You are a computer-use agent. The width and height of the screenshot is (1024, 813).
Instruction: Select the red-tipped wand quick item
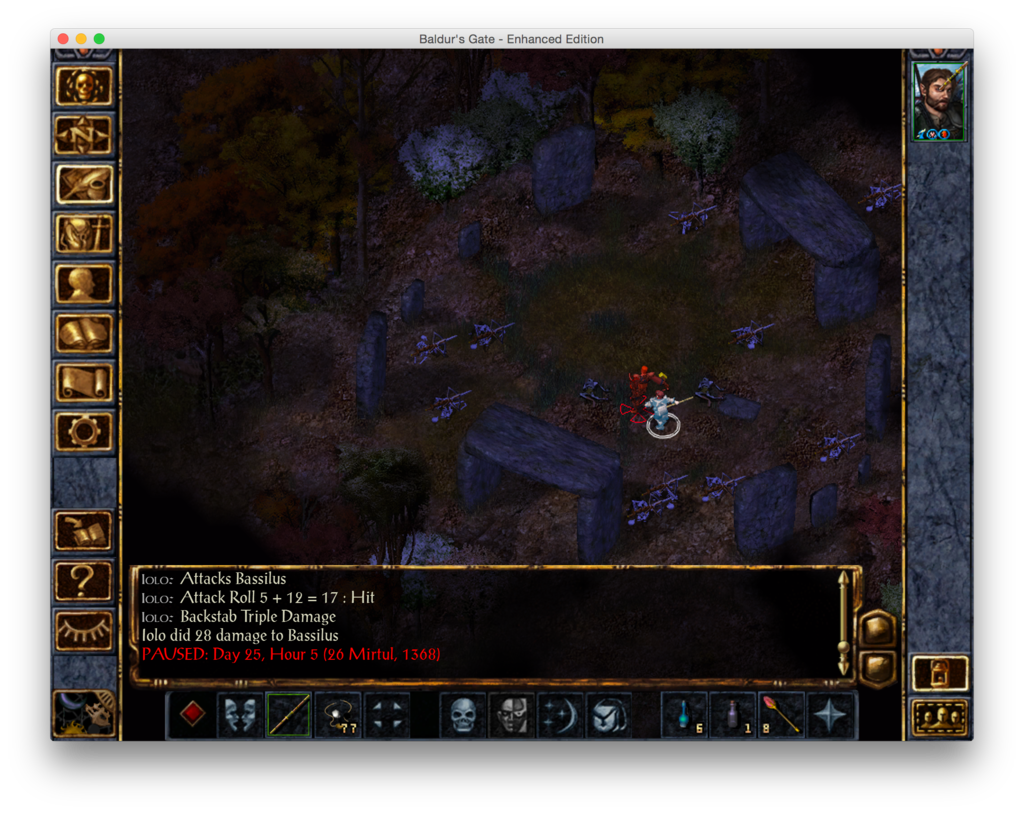(x=782, y=714)
